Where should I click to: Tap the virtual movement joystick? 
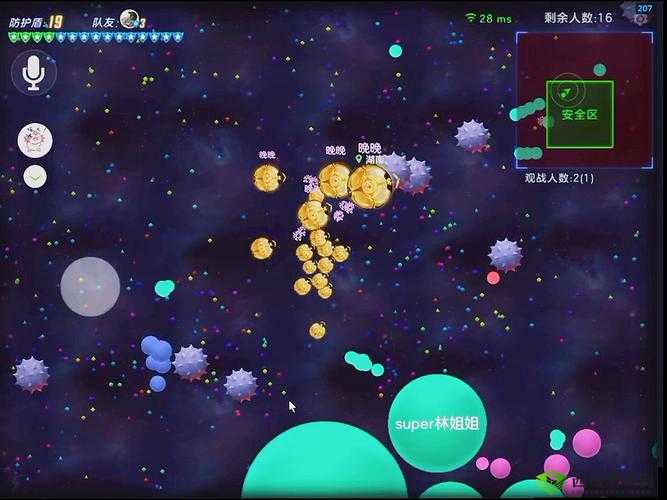90,287
